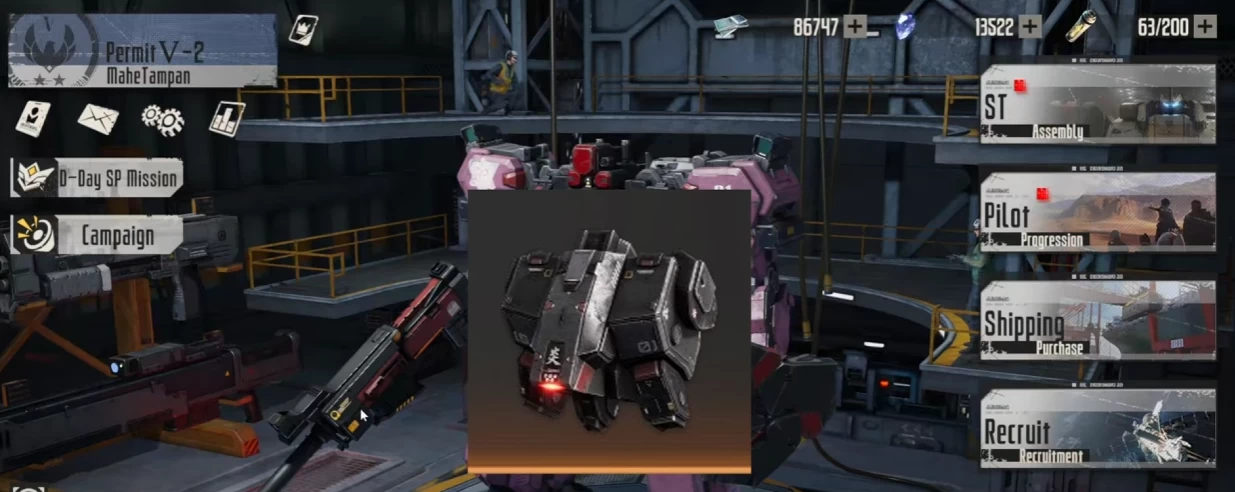
Task: Open the Recruit Recruitment menu
Action: [1097, 428]
